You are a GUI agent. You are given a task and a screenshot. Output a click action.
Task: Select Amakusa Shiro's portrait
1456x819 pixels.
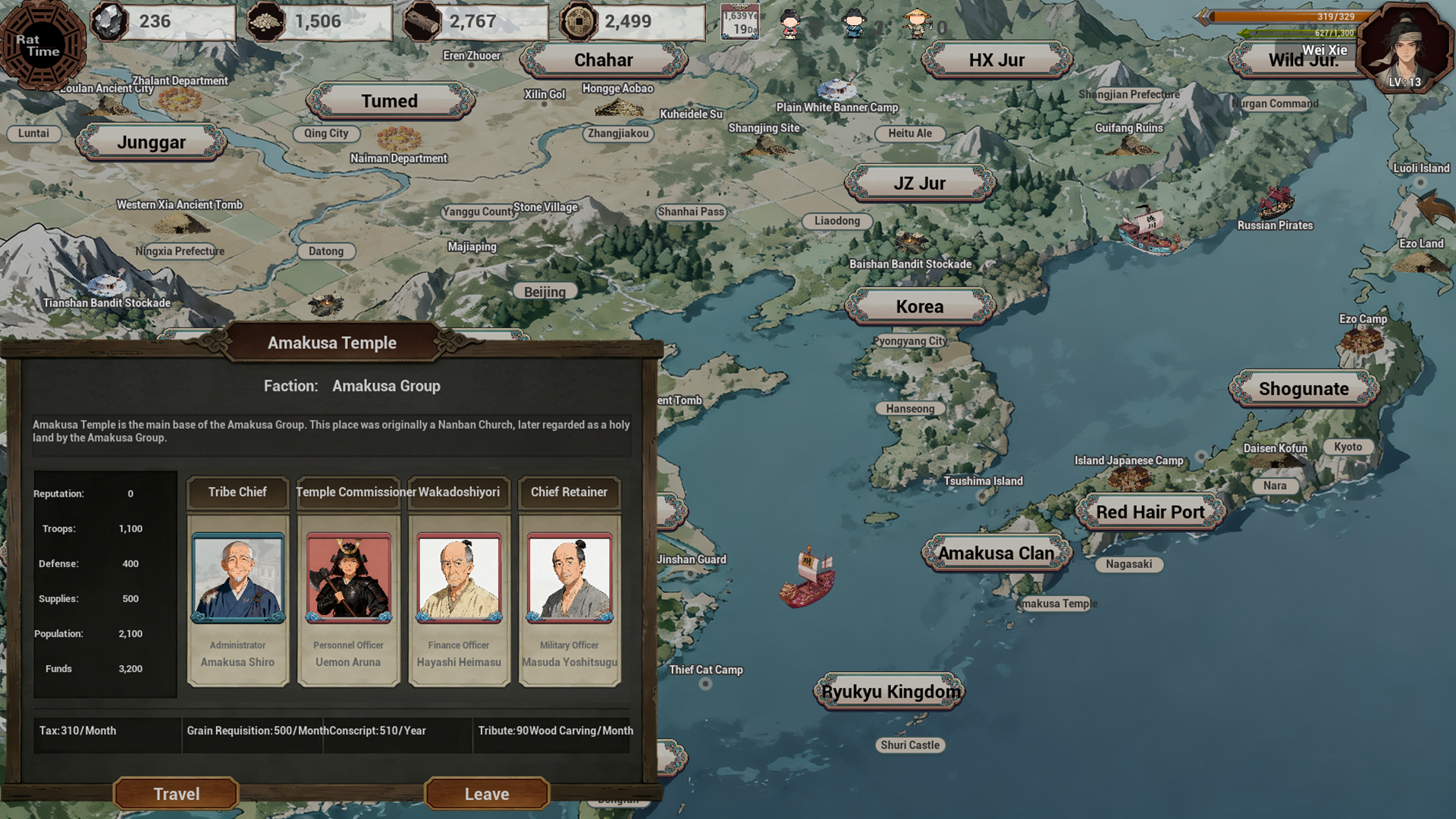click(x=238, y=578)
